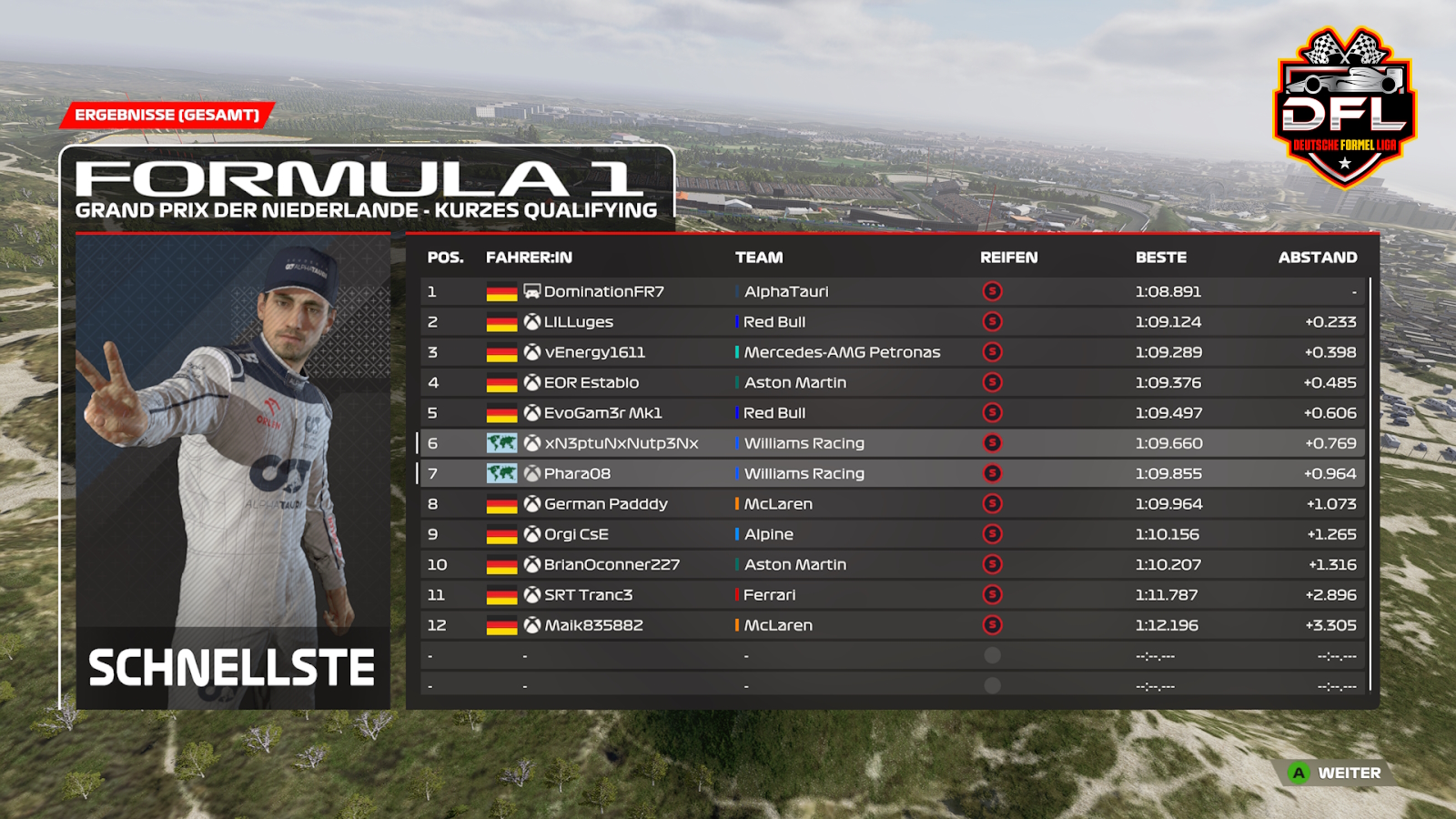
Task: Choose Phara08 in the standings
Action: click(577, 474)
